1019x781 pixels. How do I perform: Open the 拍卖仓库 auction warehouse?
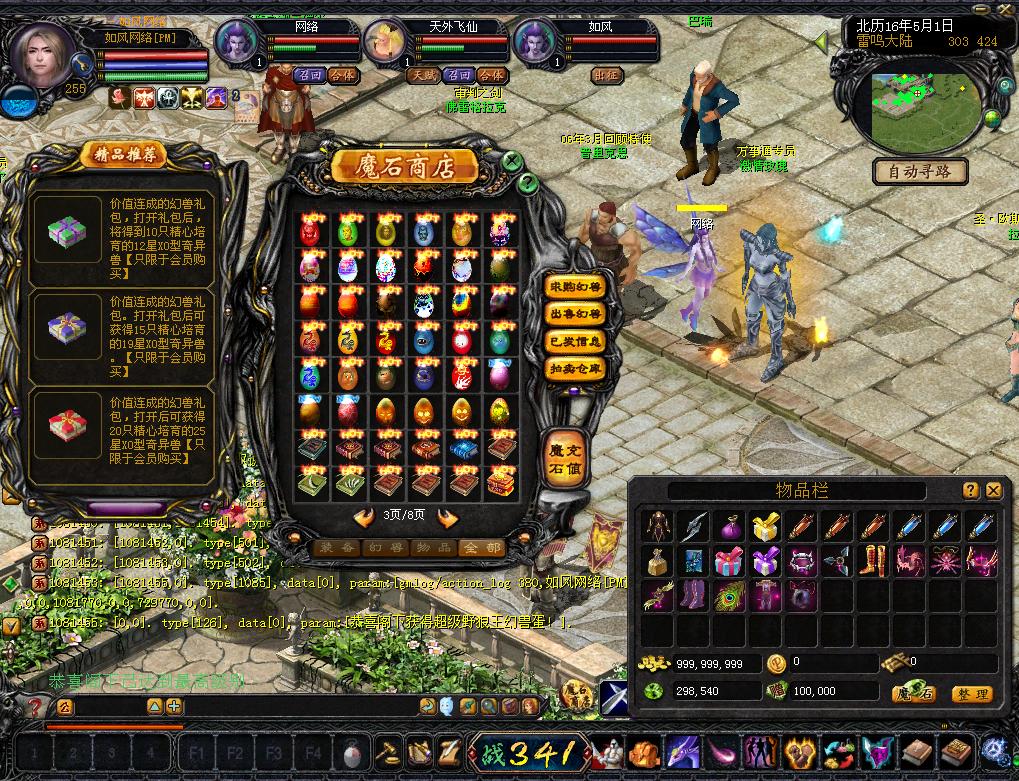click(575, 369)
